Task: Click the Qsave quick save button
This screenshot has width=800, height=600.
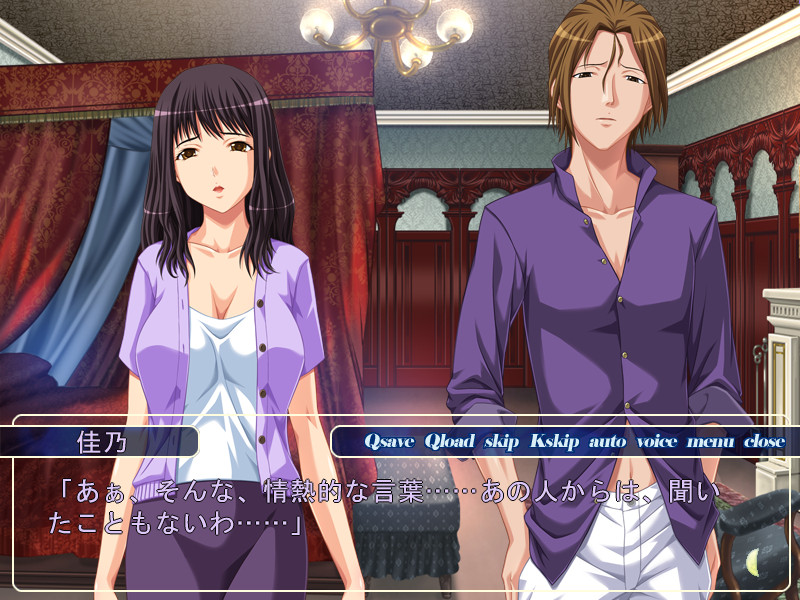Action: click(389, 441)
